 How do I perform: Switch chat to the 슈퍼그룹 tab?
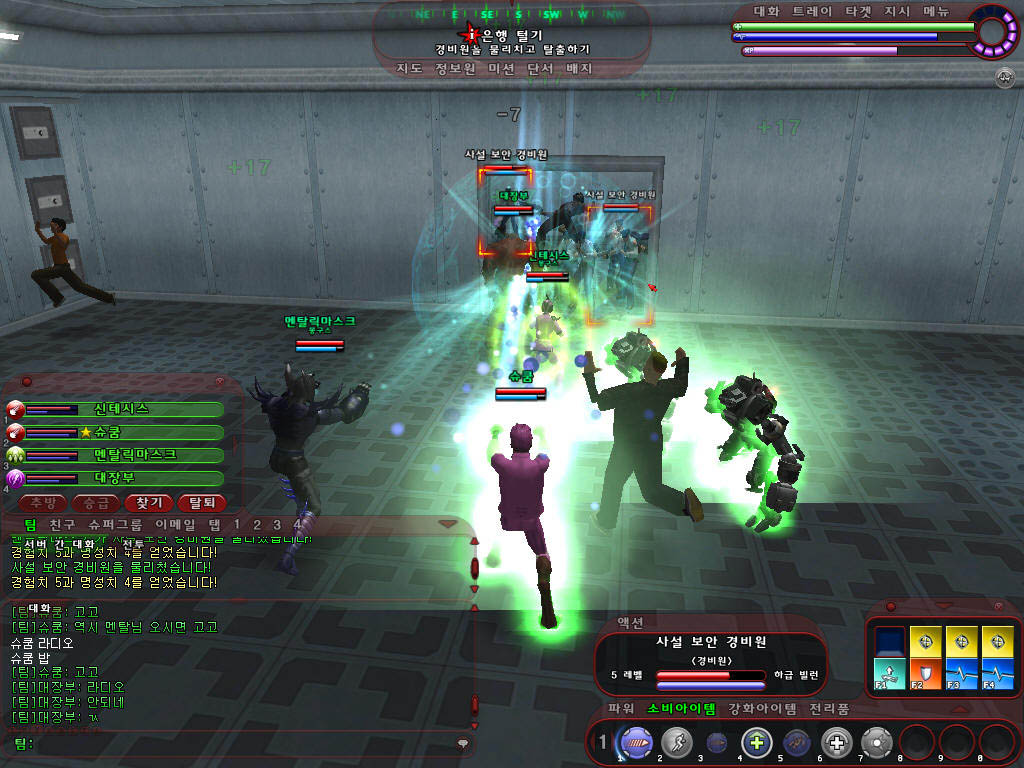(x=115, y=525)
